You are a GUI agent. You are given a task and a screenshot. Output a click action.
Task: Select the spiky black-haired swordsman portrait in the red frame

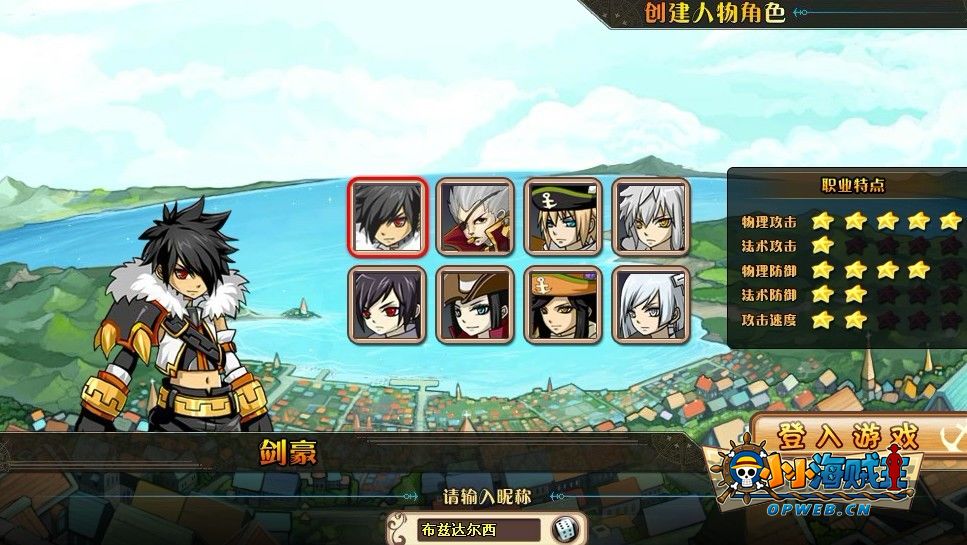coord(388,216)
